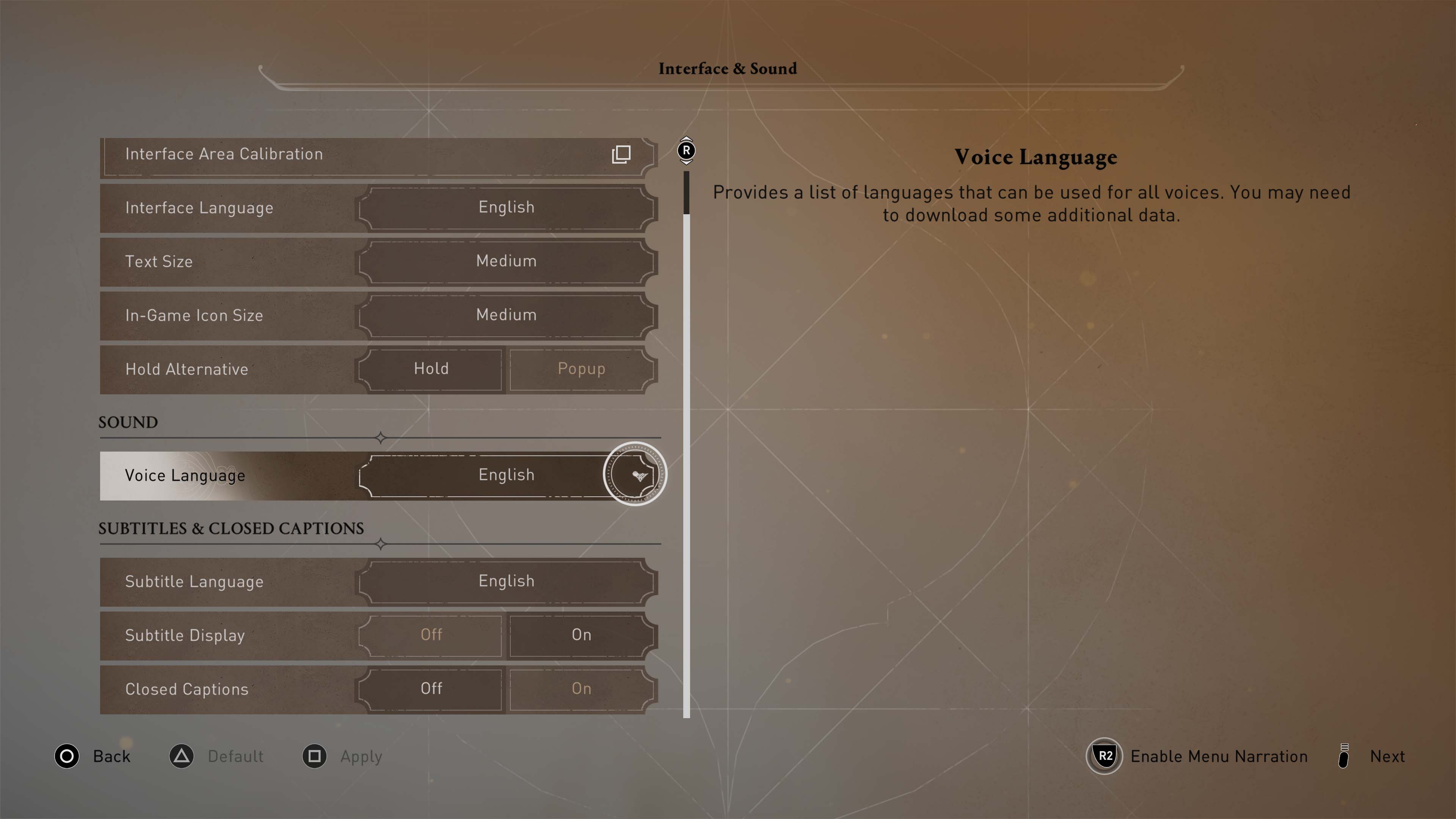
Task: Click the R stick icon above the scrollbar
Action: pyautogui.click(x=686, y=151)
